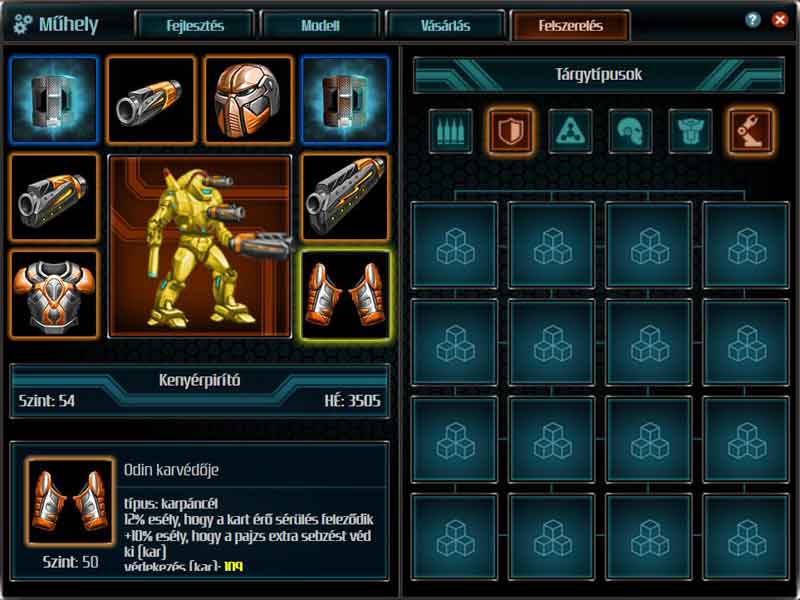This screenshot has width=800, height=600.
Task: Filter items by the helmet type
Action: [630, 131]
